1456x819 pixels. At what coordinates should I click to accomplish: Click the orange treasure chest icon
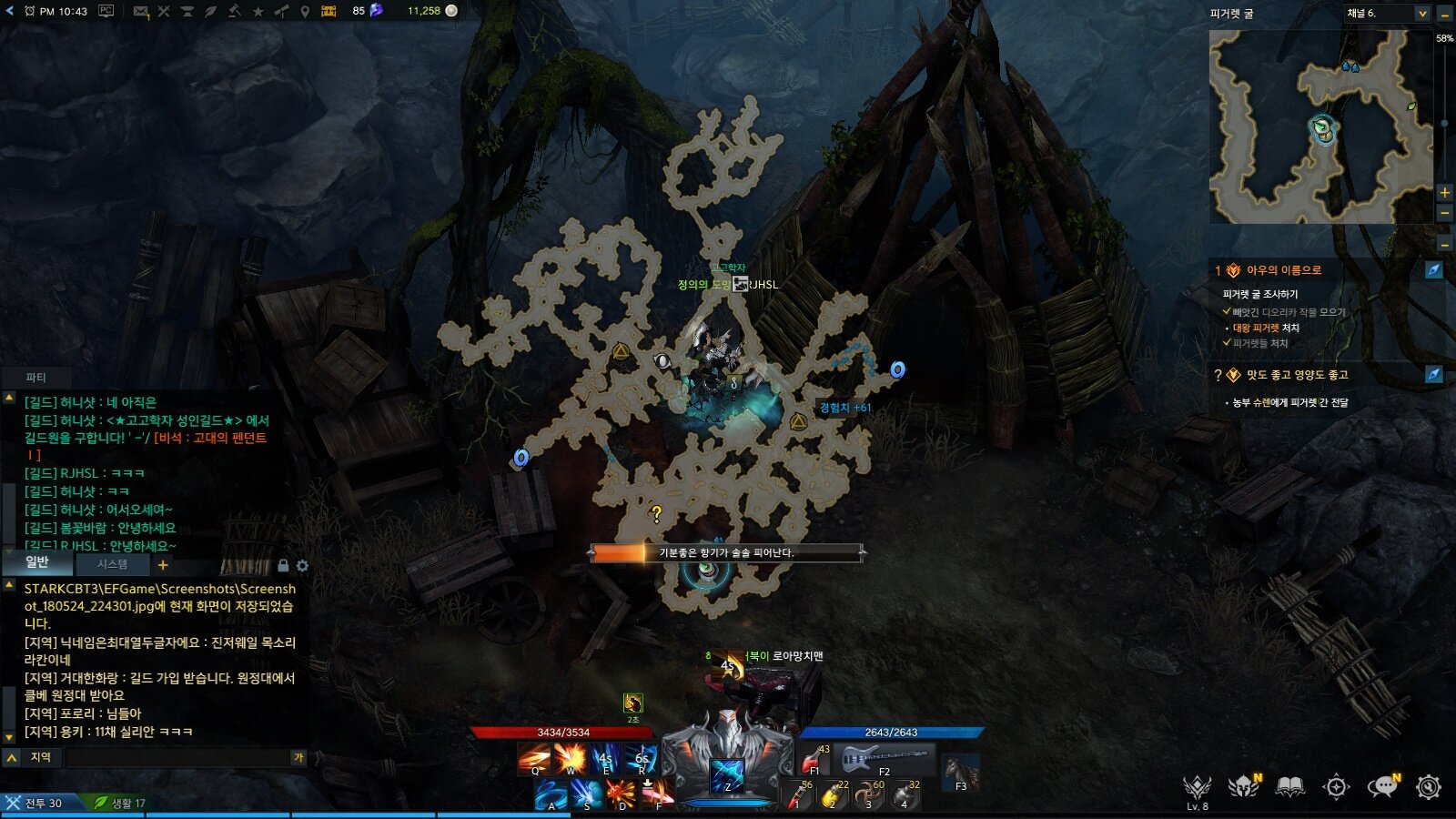[x=329, y=11]
